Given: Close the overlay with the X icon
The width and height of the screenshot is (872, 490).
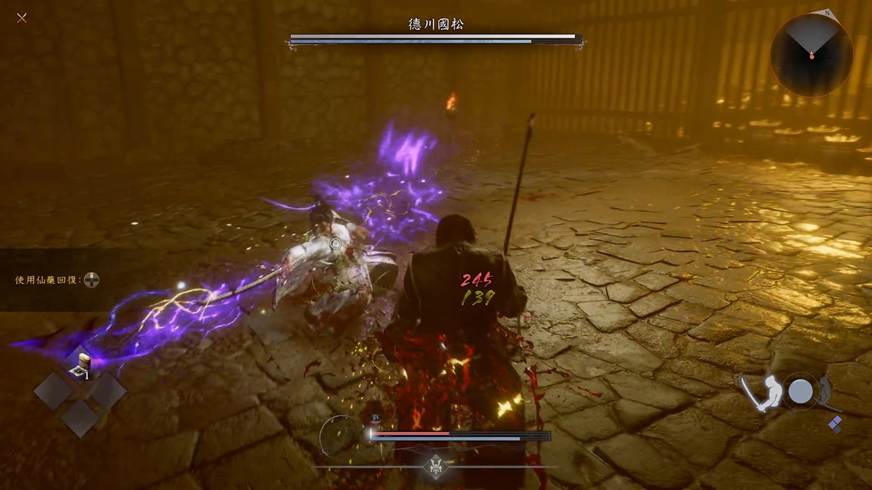Looking at the screenshot, I should pos(22,17).
